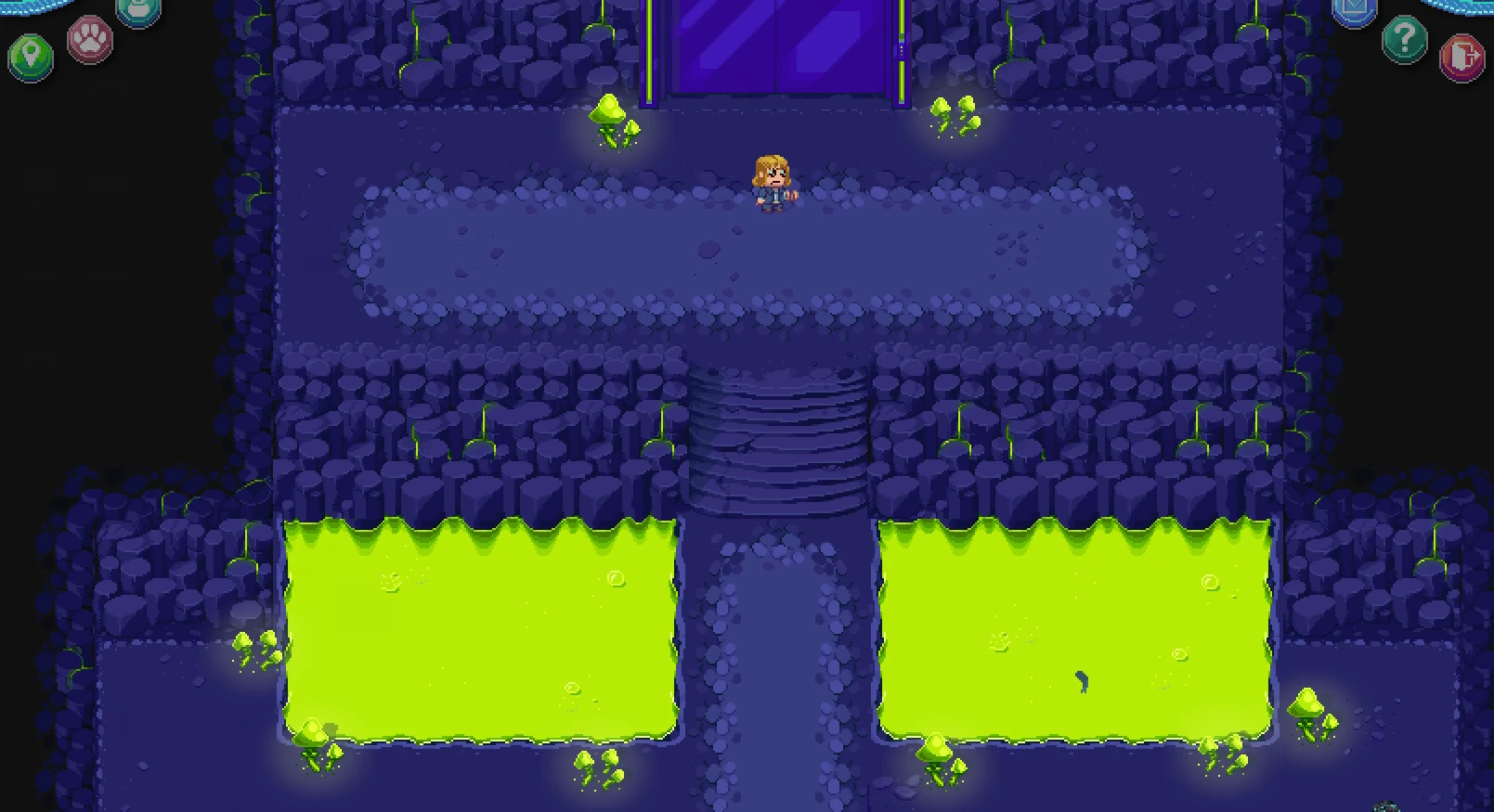Open the green map pin button
Viewport: 1494px width, 812px height.
tap(31, 56)
